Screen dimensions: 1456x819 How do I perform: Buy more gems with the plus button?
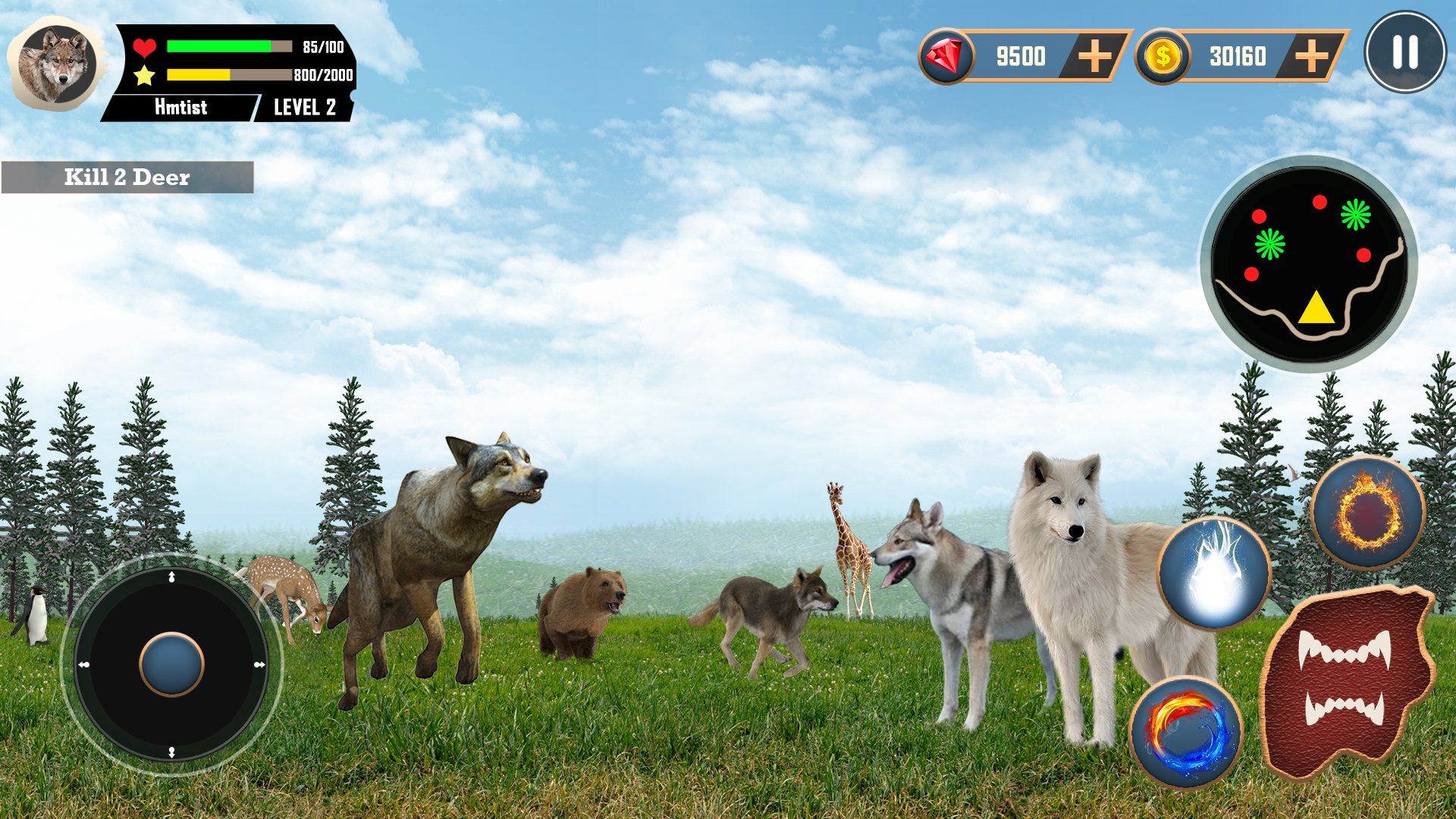point(1094,53)
